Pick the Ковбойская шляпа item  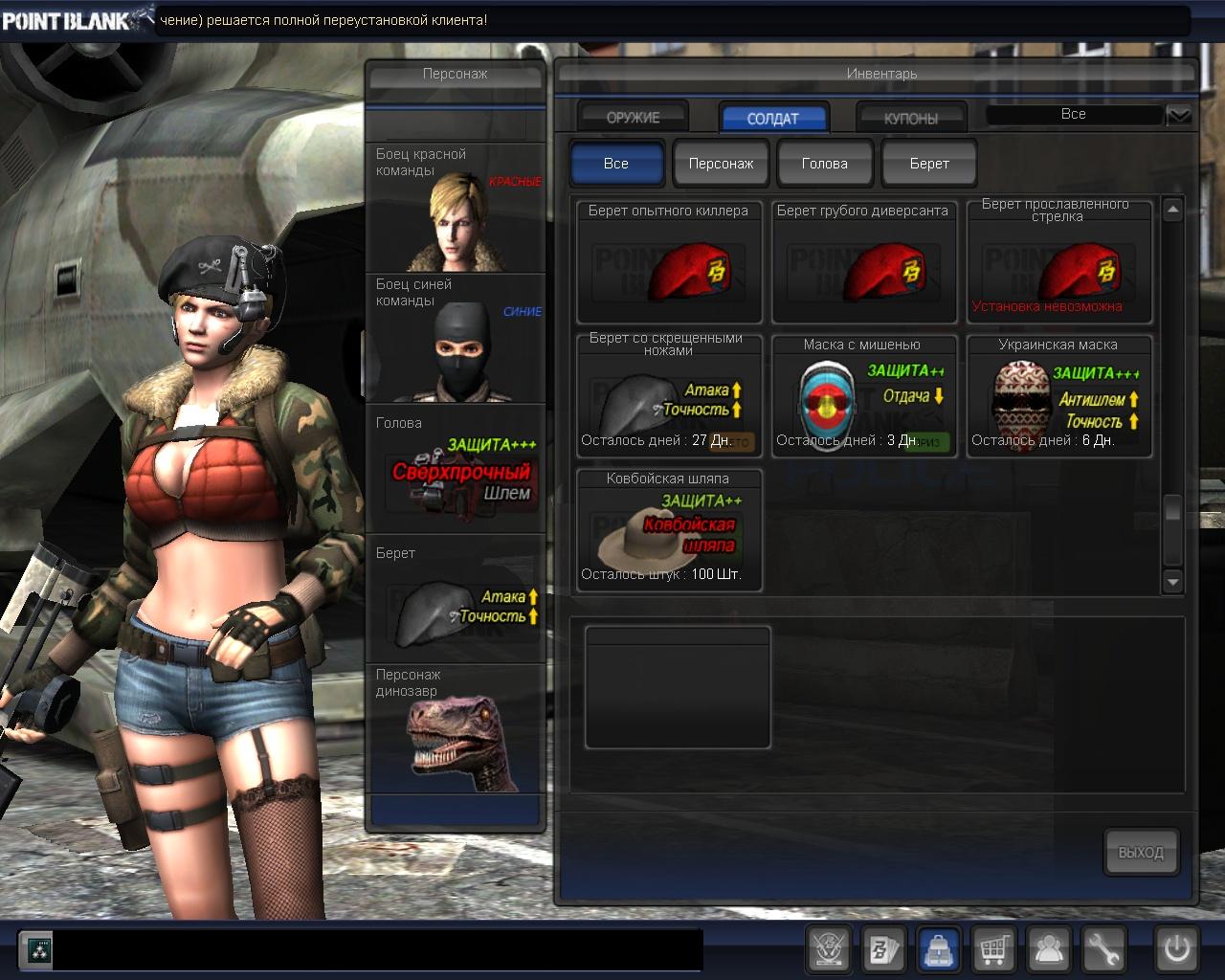669,529
